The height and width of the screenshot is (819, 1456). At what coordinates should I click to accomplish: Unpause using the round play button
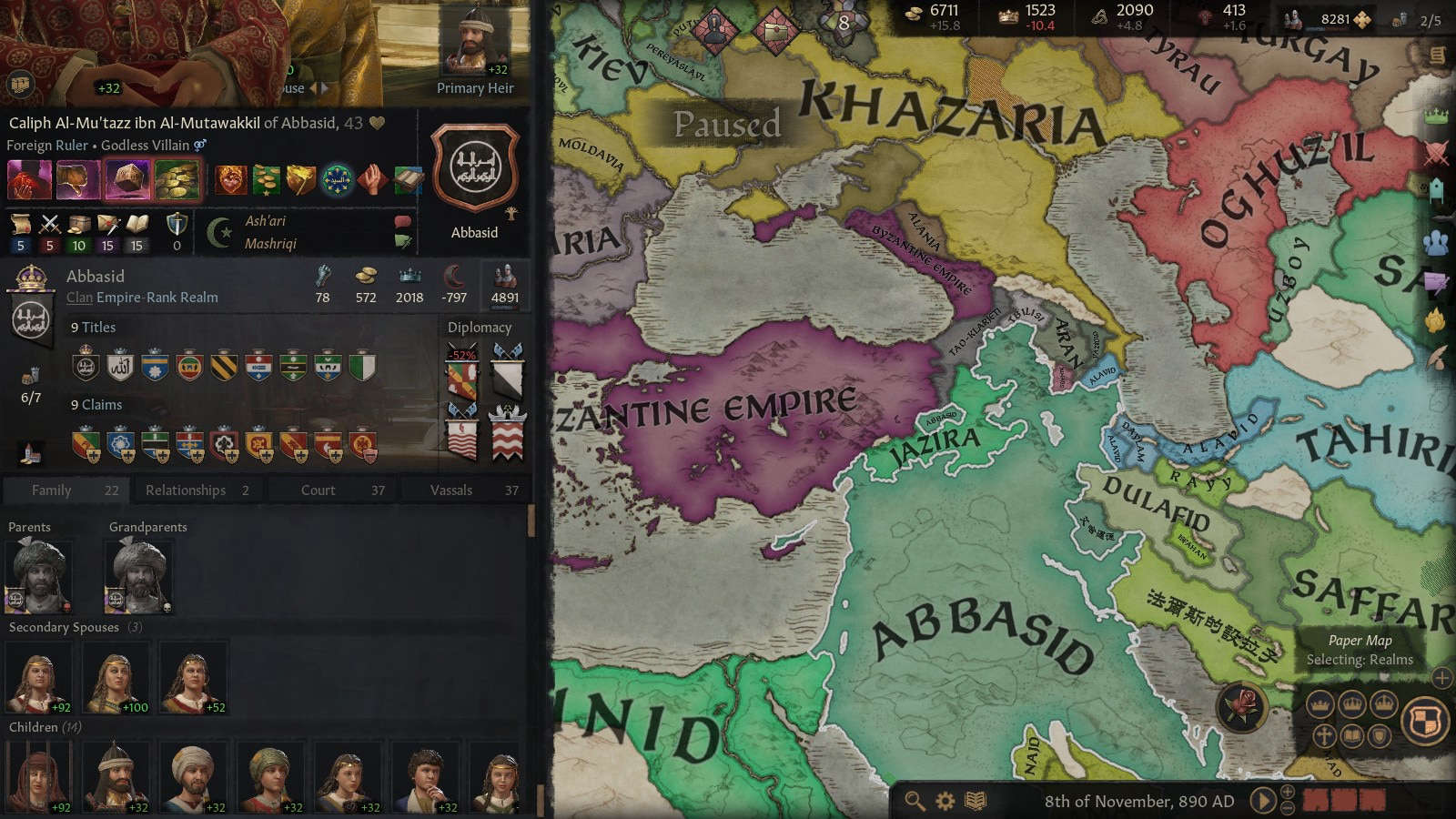1263,802
